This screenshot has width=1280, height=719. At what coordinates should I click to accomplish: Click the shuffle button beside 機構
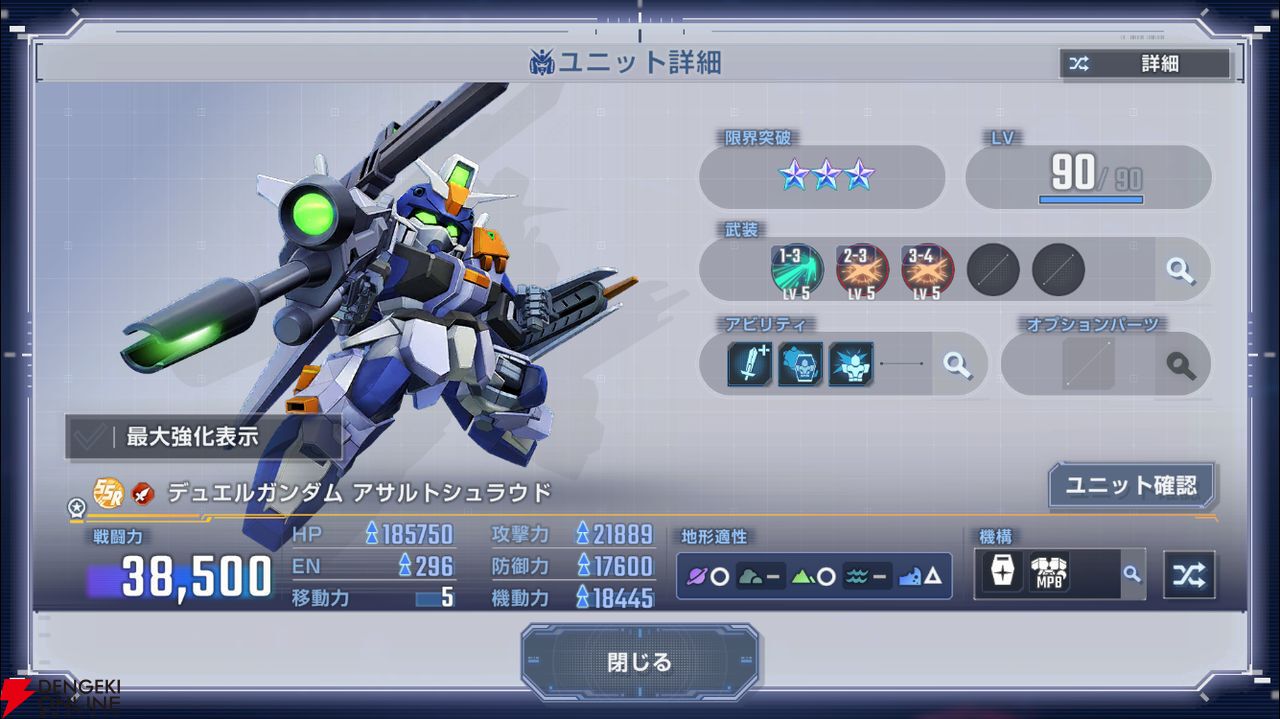[x=1190, y=575]
